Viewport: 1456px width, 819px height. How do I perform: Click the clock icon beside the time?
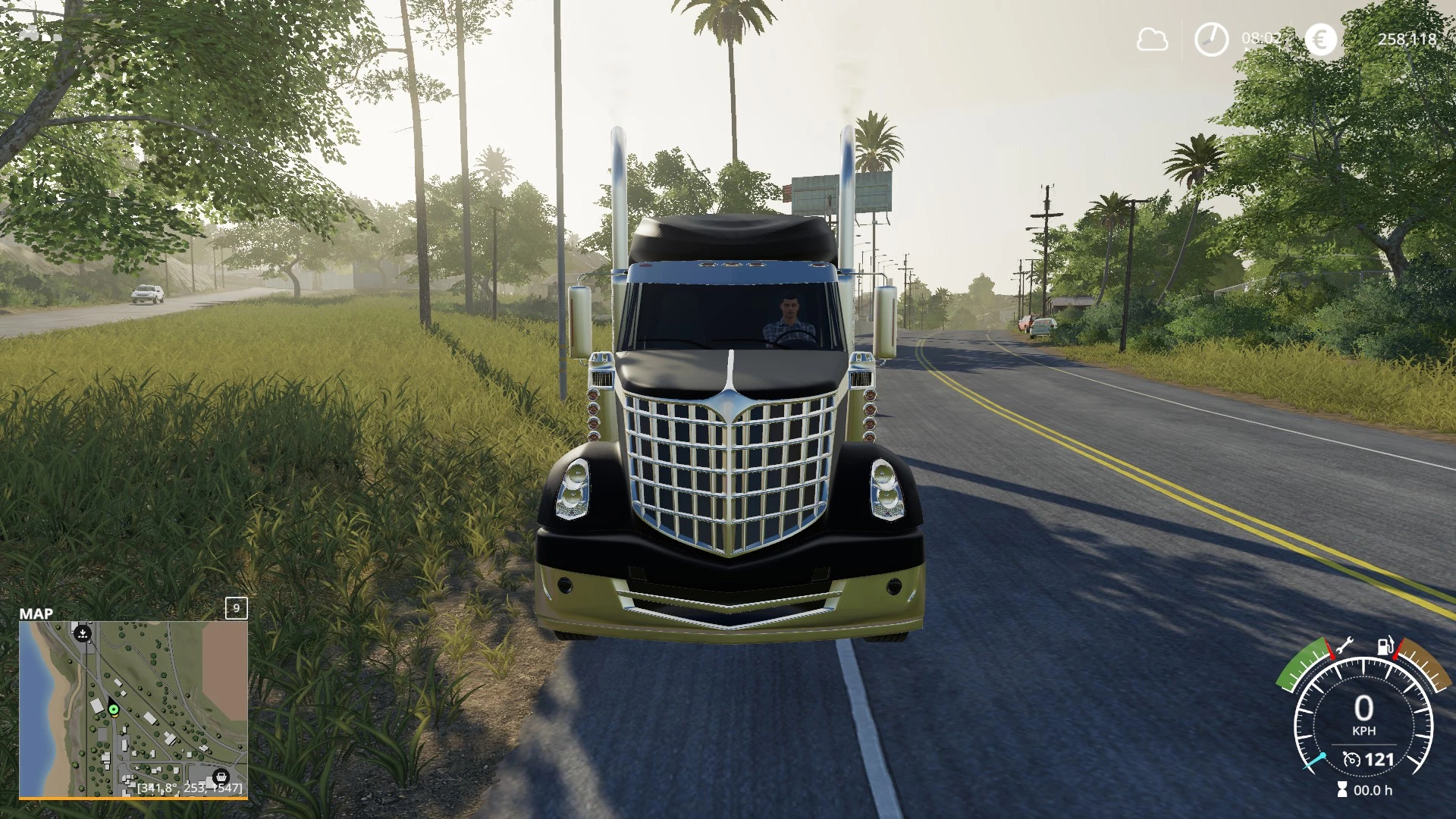1211,39
